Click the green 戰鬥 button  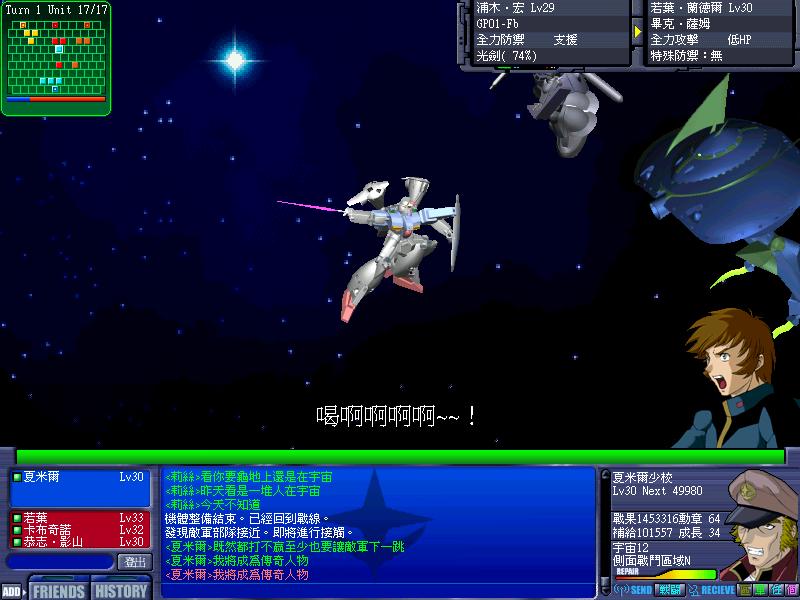tap(671, 590)
